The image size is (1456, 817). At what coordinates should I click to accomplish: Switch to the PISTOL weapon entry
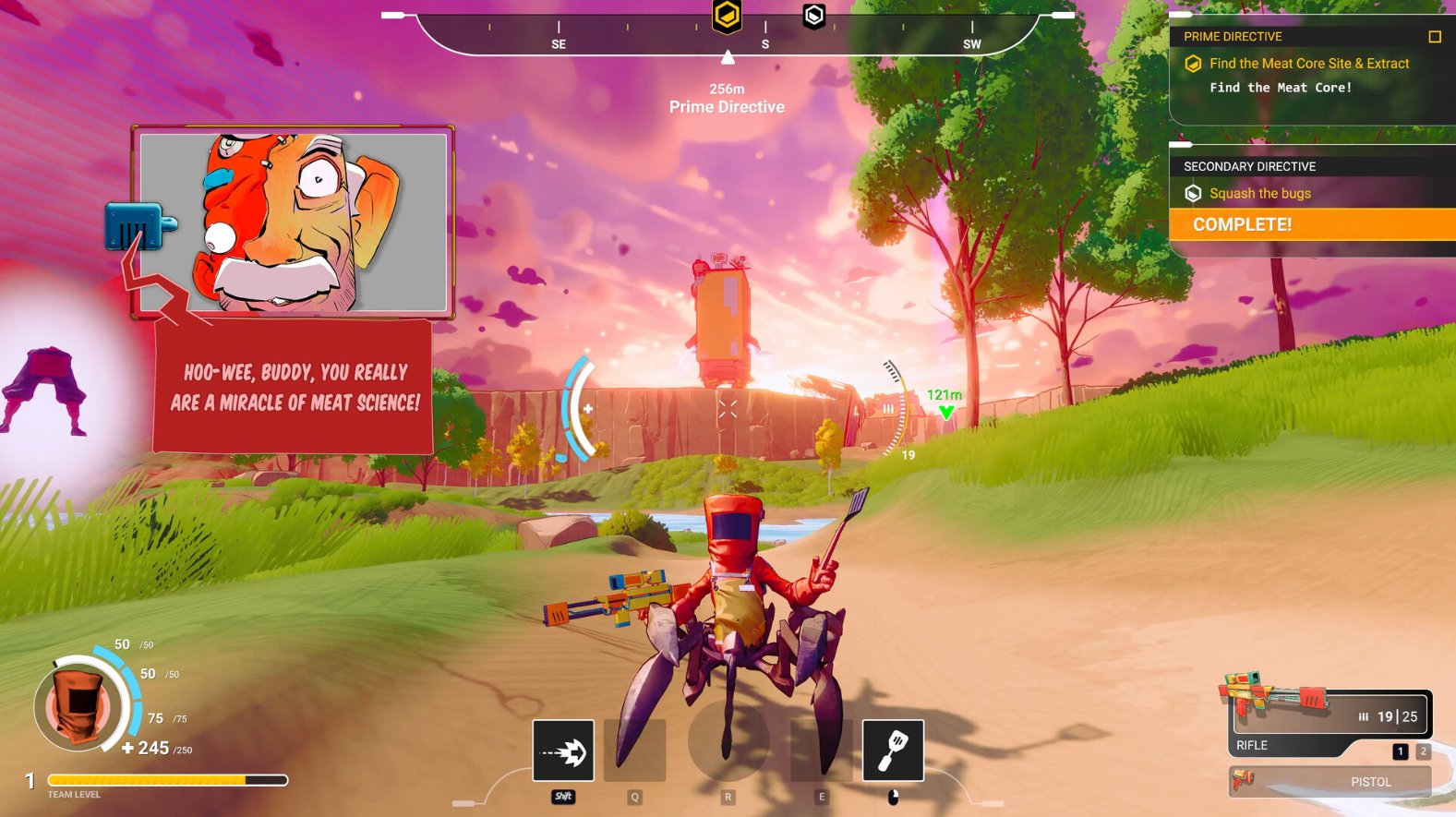pos(1372,781)
